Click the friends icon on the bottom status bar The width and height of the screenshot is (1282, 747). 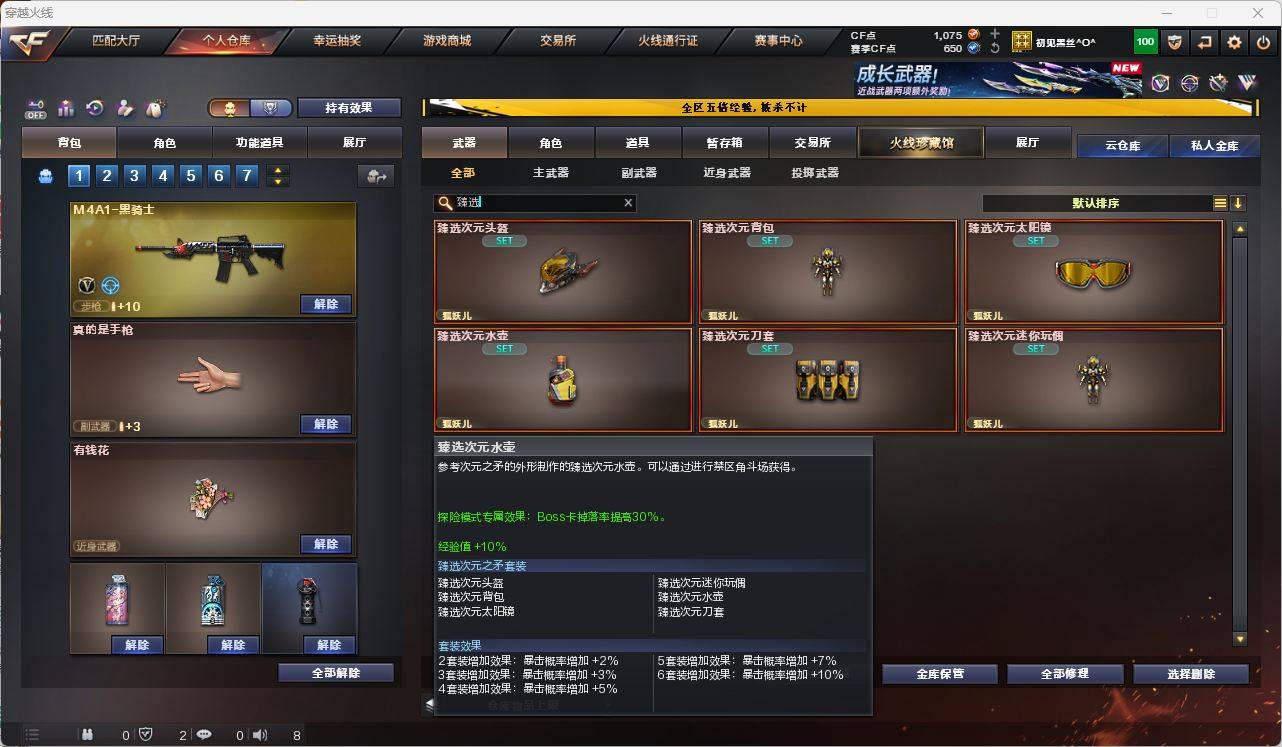(89, 735)
